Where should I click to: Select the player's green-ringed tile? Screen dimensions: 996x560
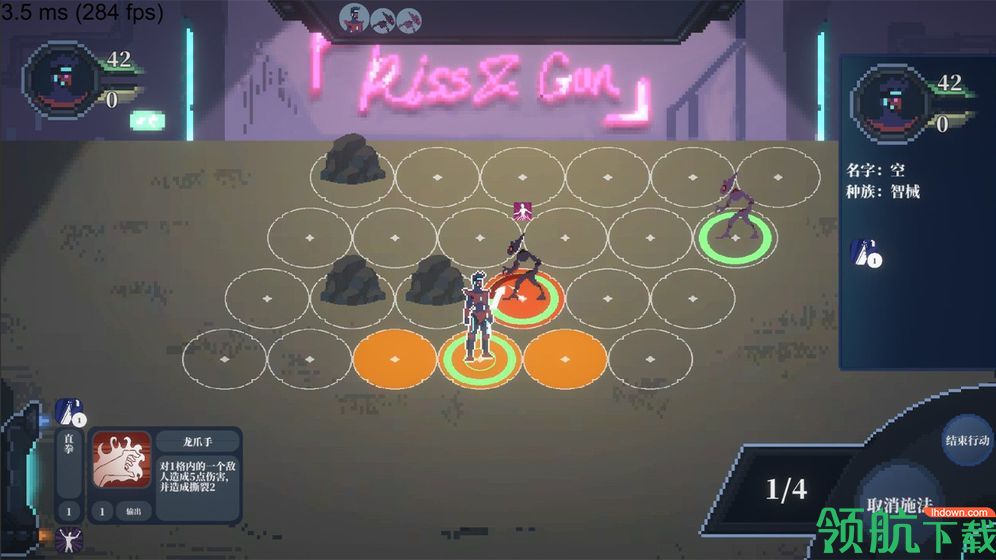coord(480,357)
